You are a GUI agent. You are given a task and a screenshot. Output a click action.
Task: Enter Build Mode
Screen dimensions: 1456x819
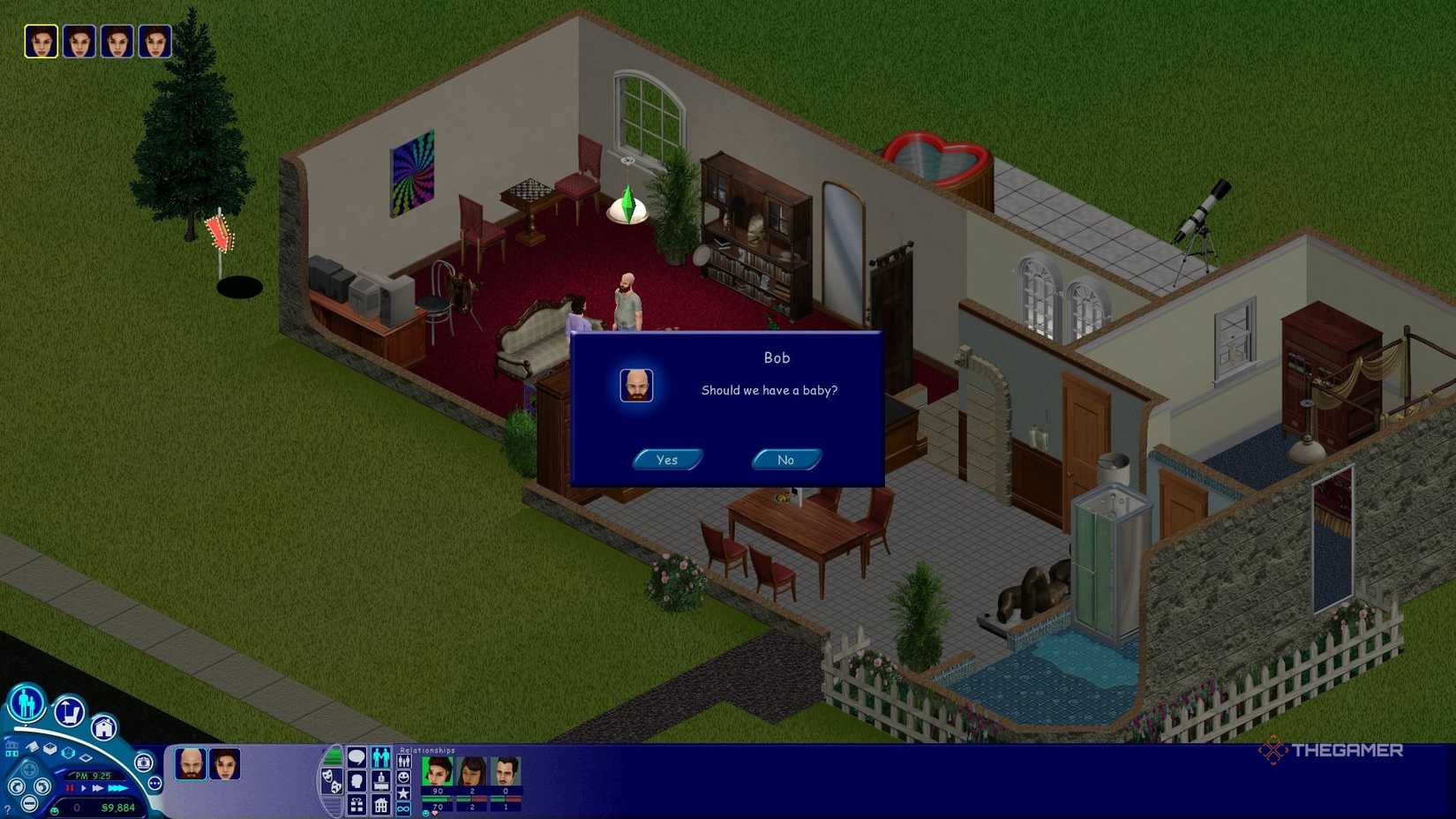tap(104, 727)
